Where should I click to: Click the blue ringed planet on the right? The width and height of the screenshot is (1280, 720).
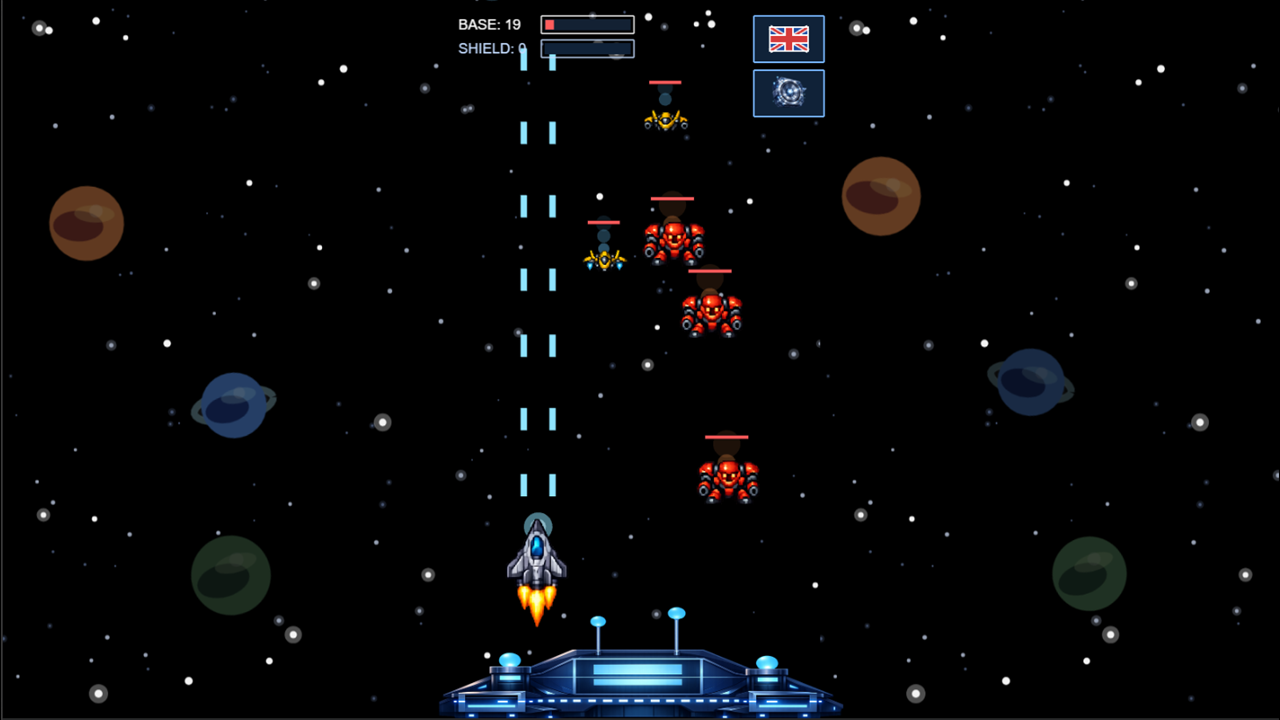click(1030, 383)
